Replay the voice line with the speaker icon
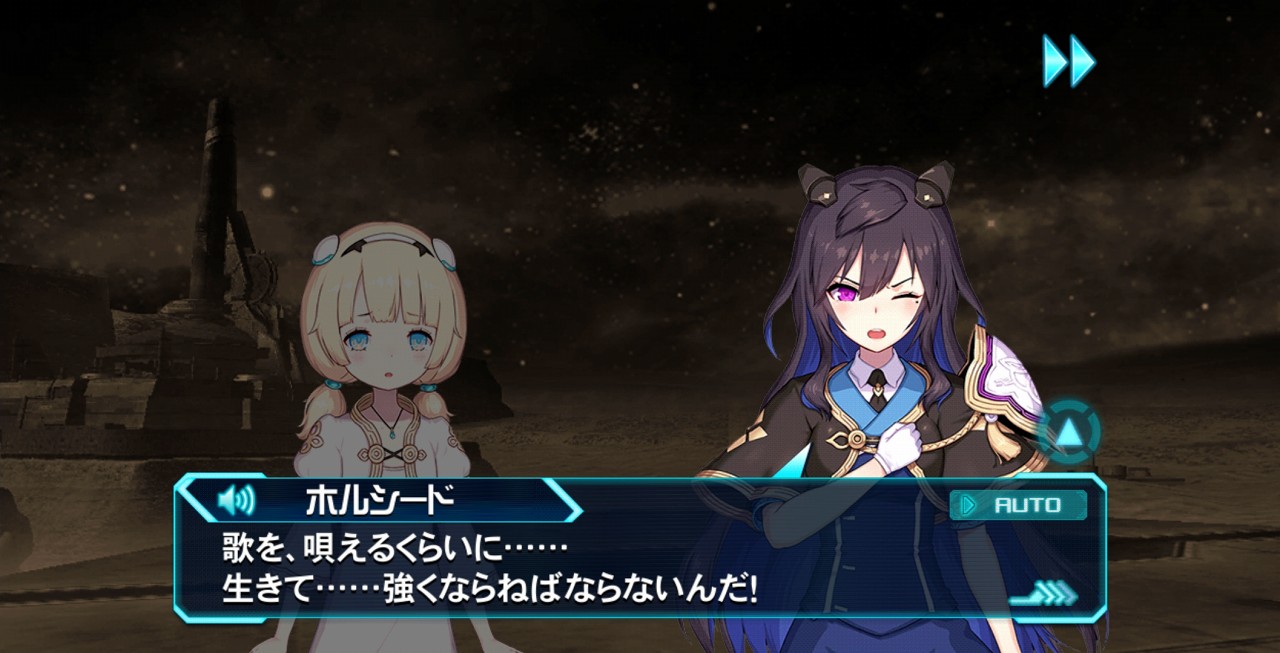 (x=236, y=500)
